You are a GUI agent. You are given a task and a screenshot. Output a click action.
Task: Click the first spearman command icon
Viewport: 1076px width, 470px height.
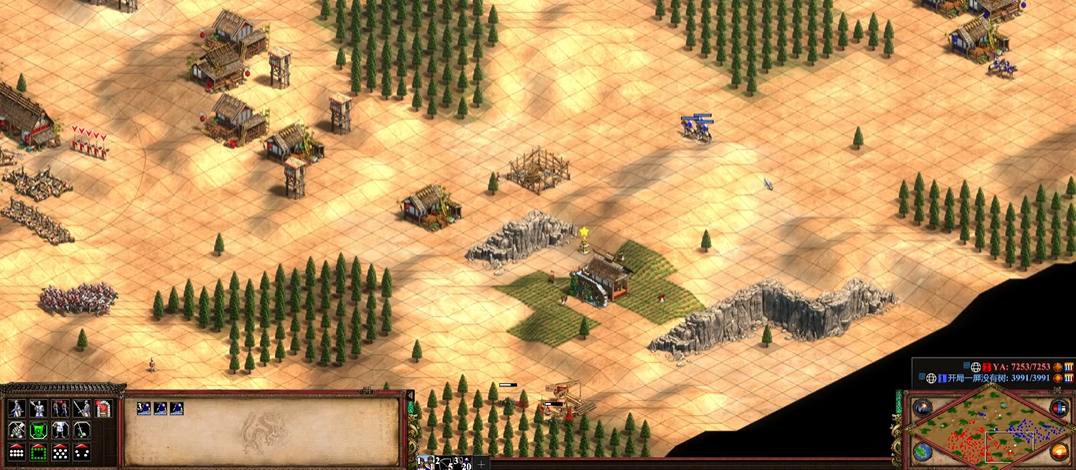(x=17, y=408)
